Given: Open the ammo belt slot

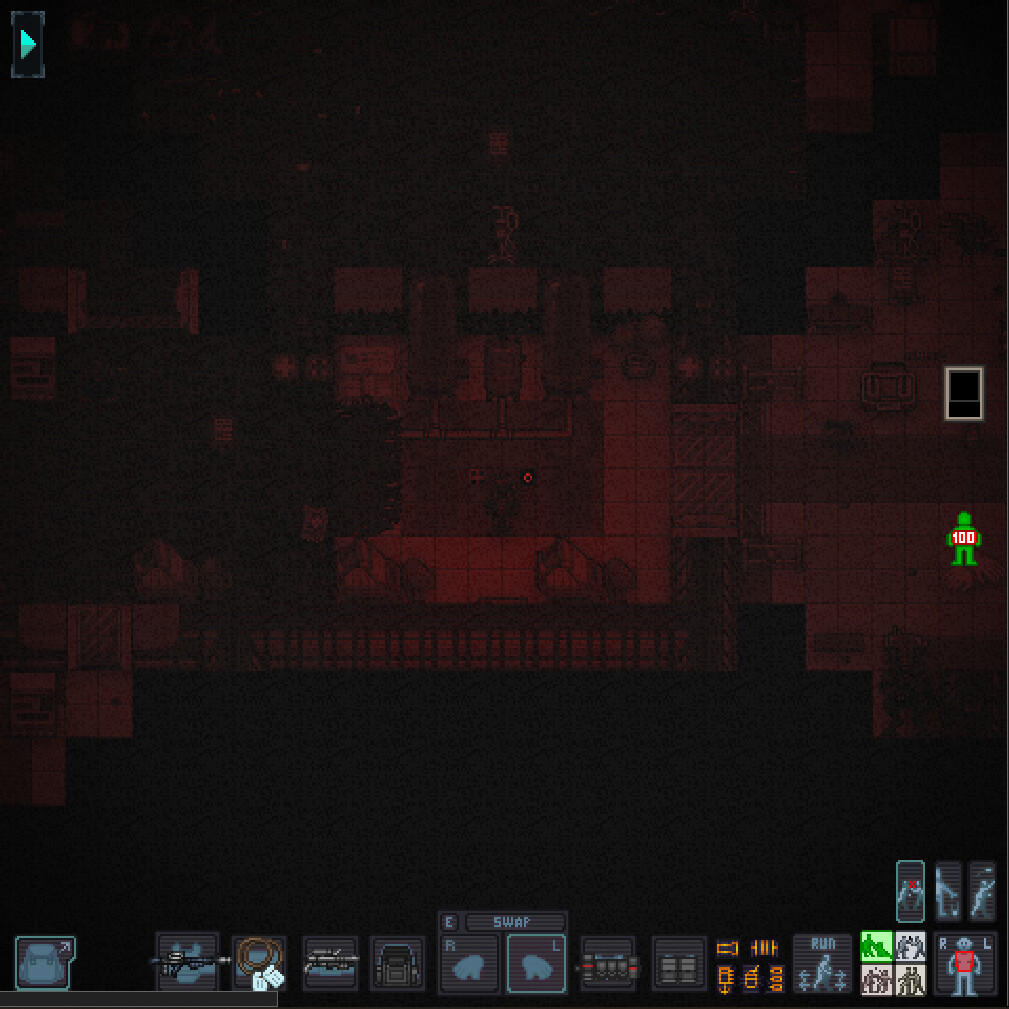Looking at the screenshot, I should pos(608,965).
